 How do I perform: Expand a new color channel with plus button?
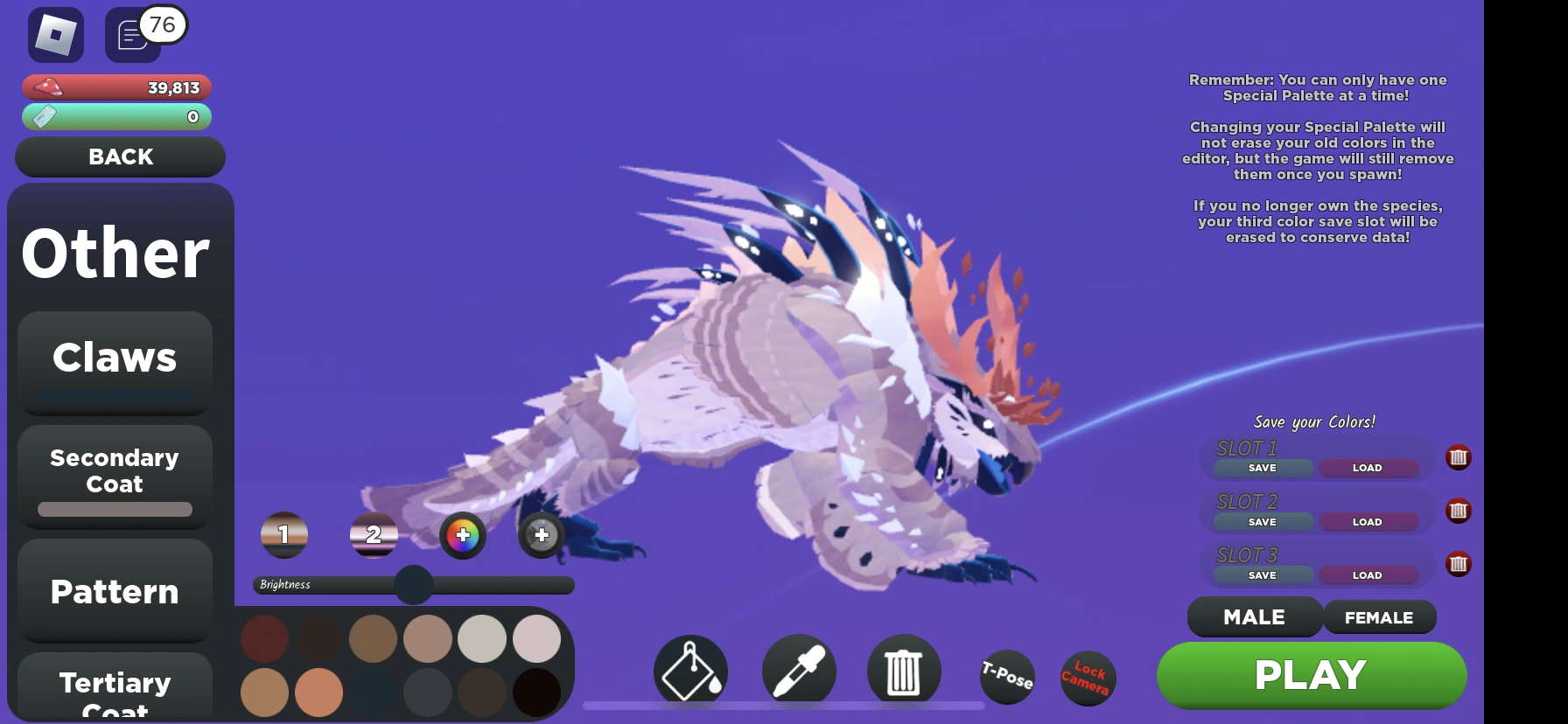pos(541,534)
